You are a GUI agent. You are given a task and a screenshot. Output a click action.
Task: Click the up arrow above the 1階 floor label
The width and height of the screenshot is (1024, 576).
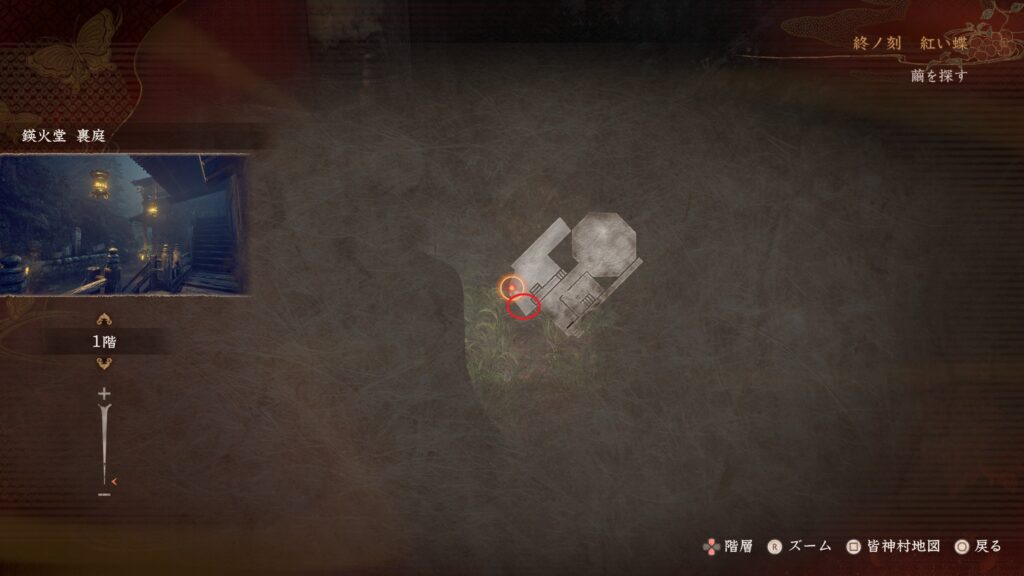pyautogui.click(x=103, y=320)
